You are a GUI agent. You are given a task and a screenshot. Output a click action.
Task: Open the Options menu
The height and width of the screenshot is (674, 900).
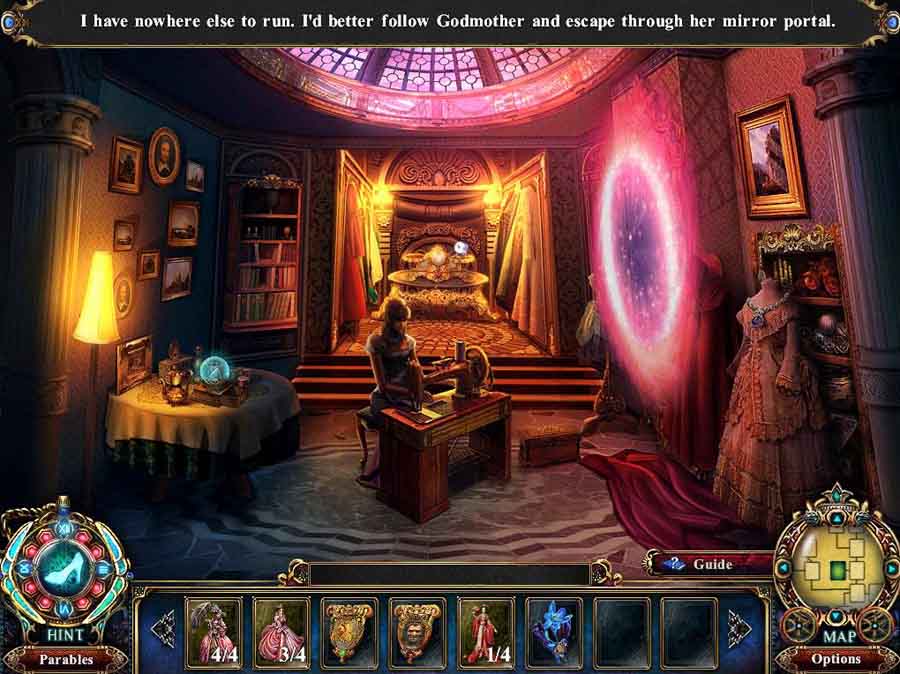tap(836, 659)
